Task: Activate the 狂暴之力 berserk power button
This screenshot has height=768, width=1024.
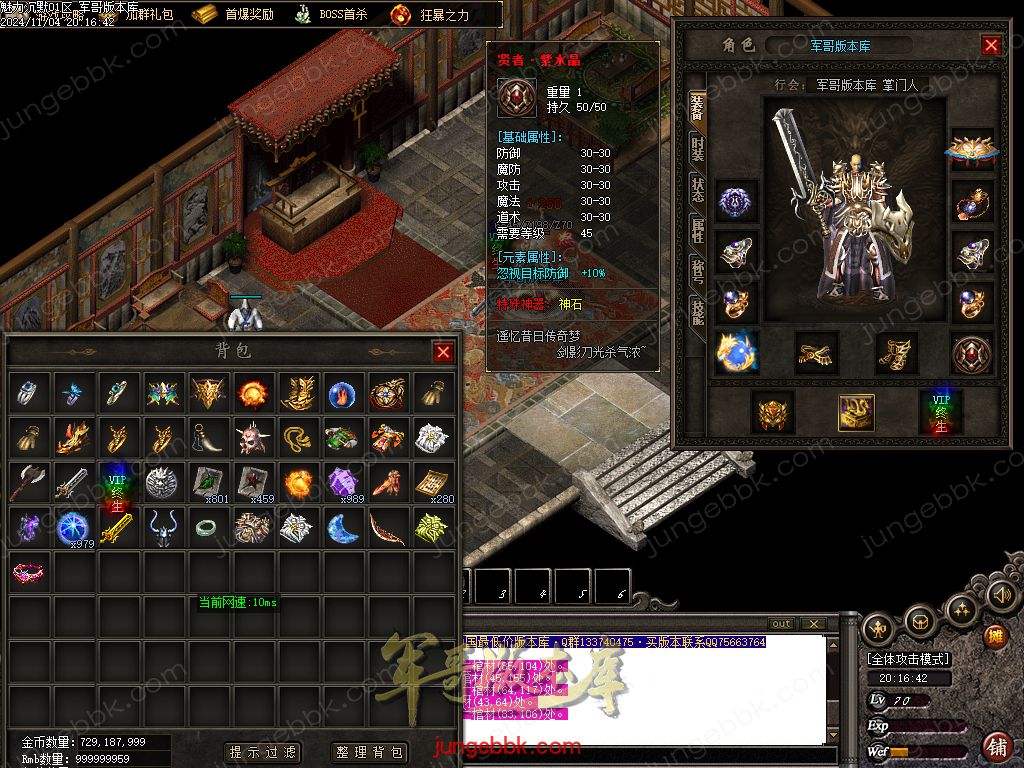Action: (x=430, y=15)
